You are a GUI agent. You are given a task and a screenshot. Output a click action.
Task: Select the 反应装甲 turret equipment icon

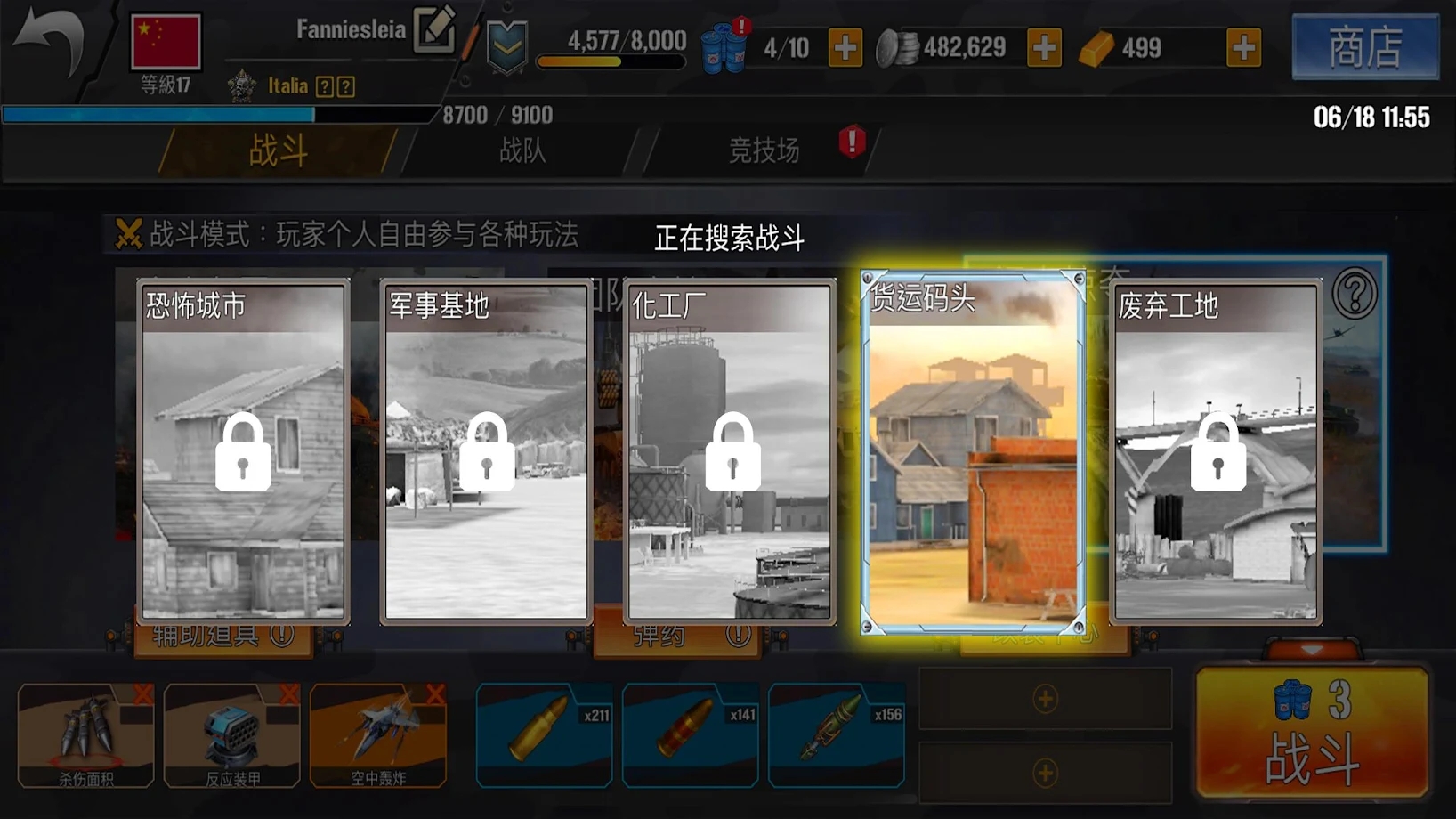[231, 730]
